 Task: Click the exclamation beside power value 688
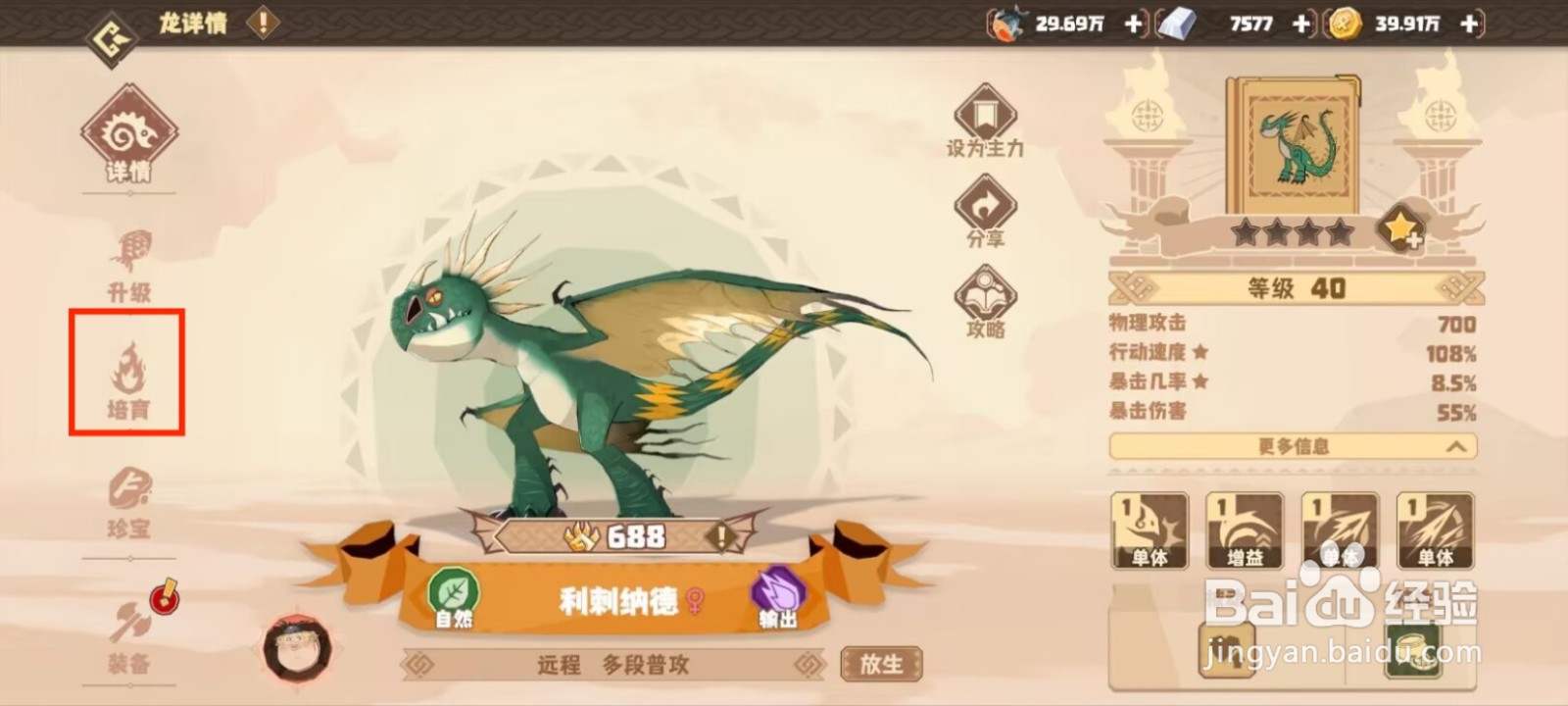722,537
